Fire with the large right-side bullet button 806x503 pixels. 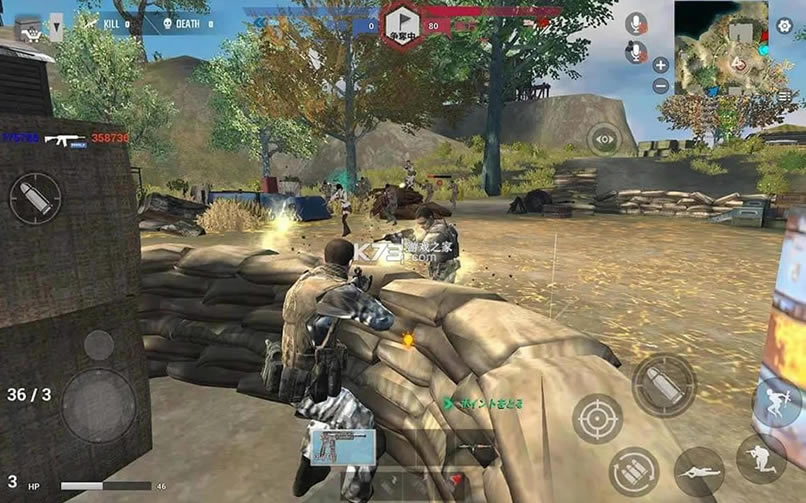tap(663, 385)
